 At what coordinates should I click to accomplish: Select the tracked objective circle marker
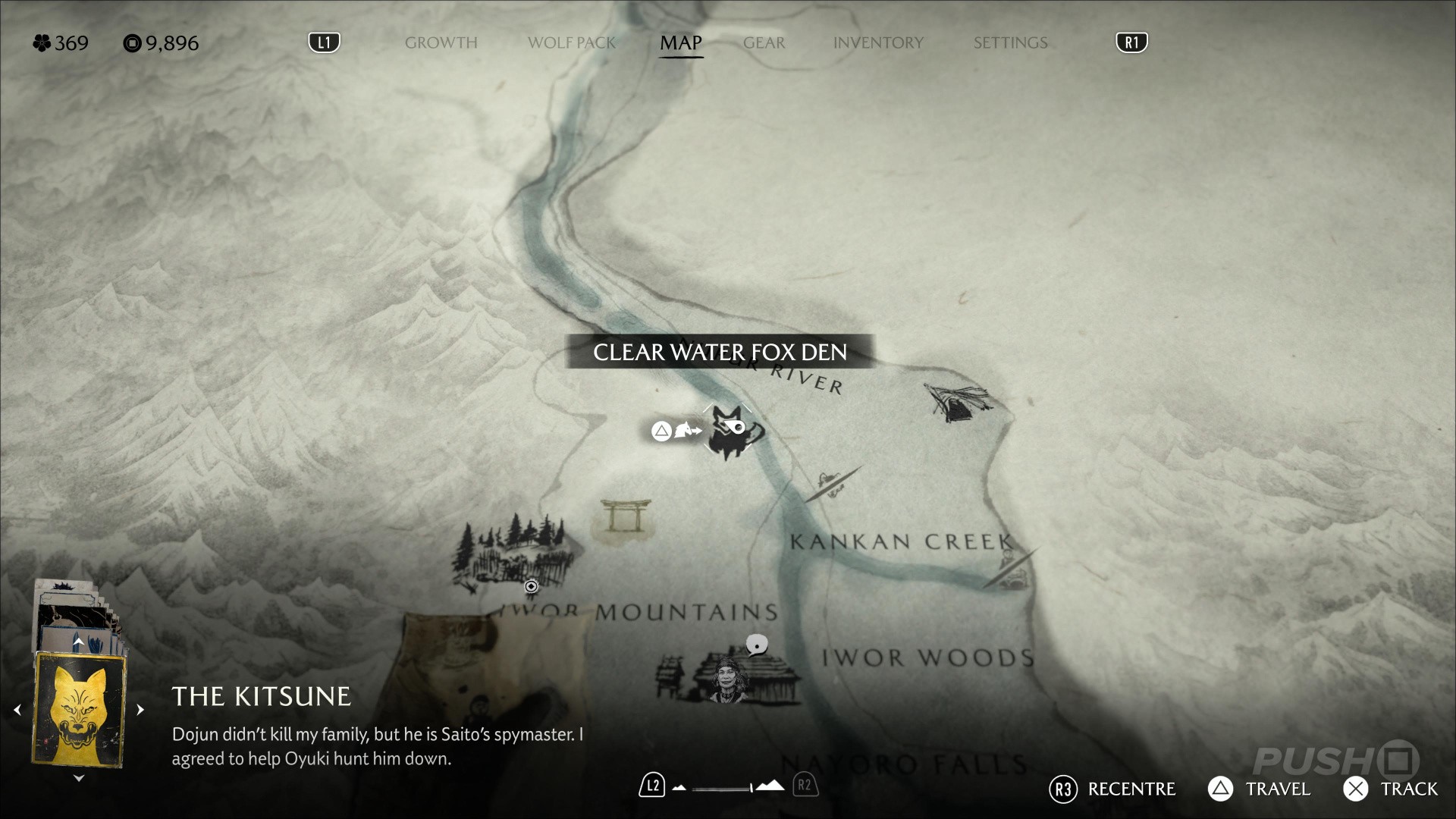(532, 586)
